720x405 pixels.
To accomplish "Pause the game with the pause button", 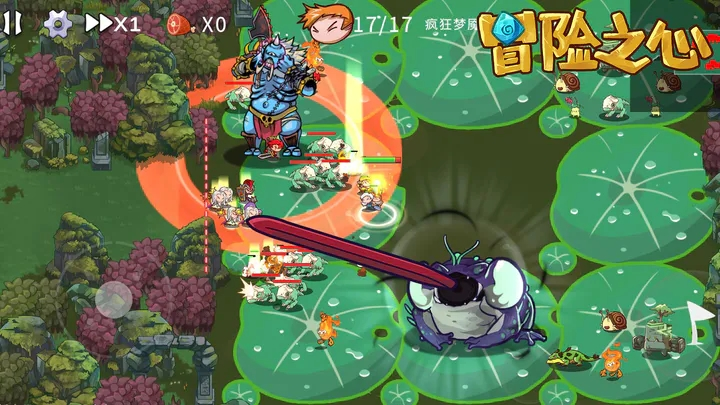I will 13,22.
